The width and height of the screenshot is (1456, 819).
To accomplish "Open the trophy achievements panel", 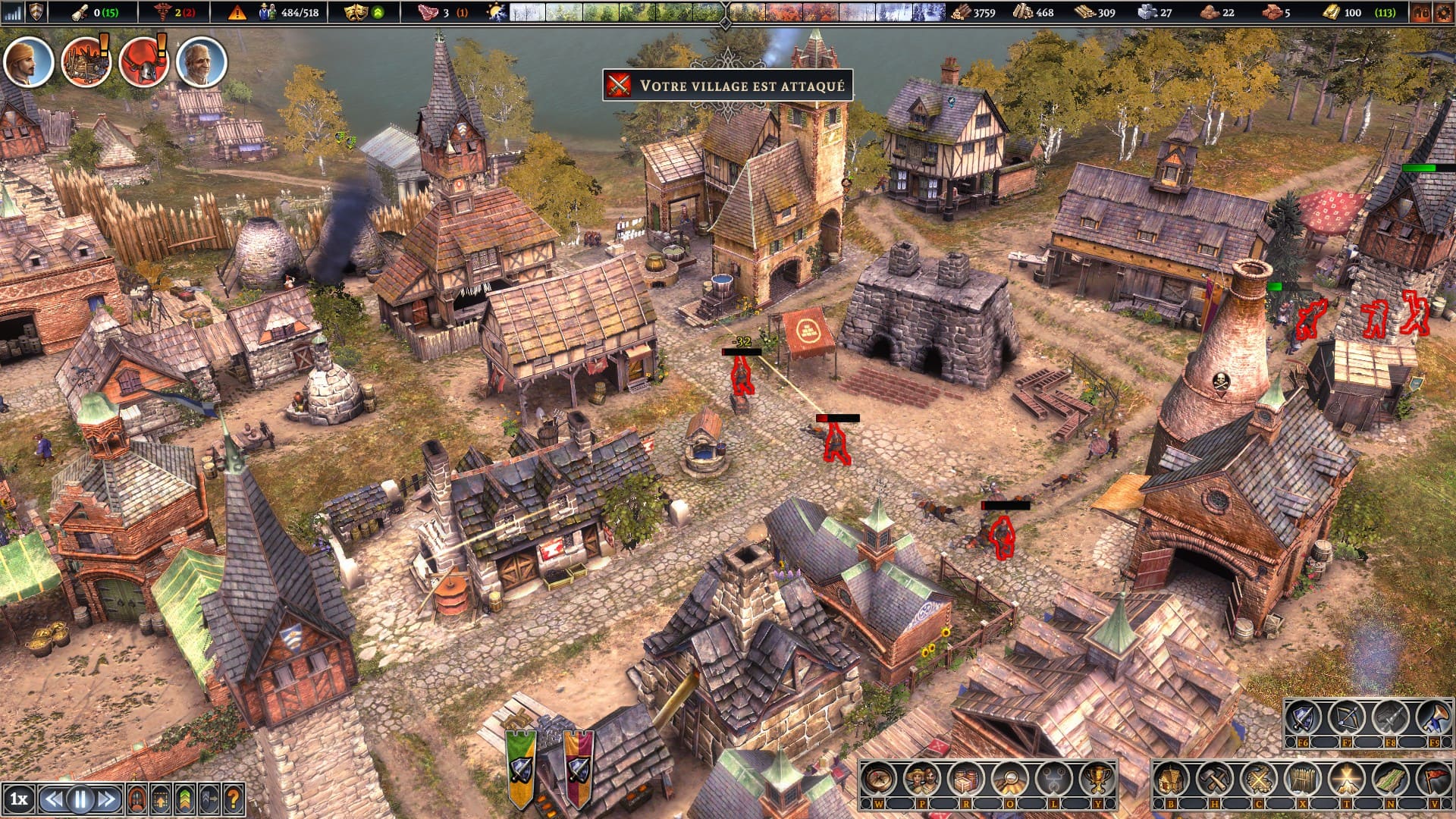I will [1096, 779].
